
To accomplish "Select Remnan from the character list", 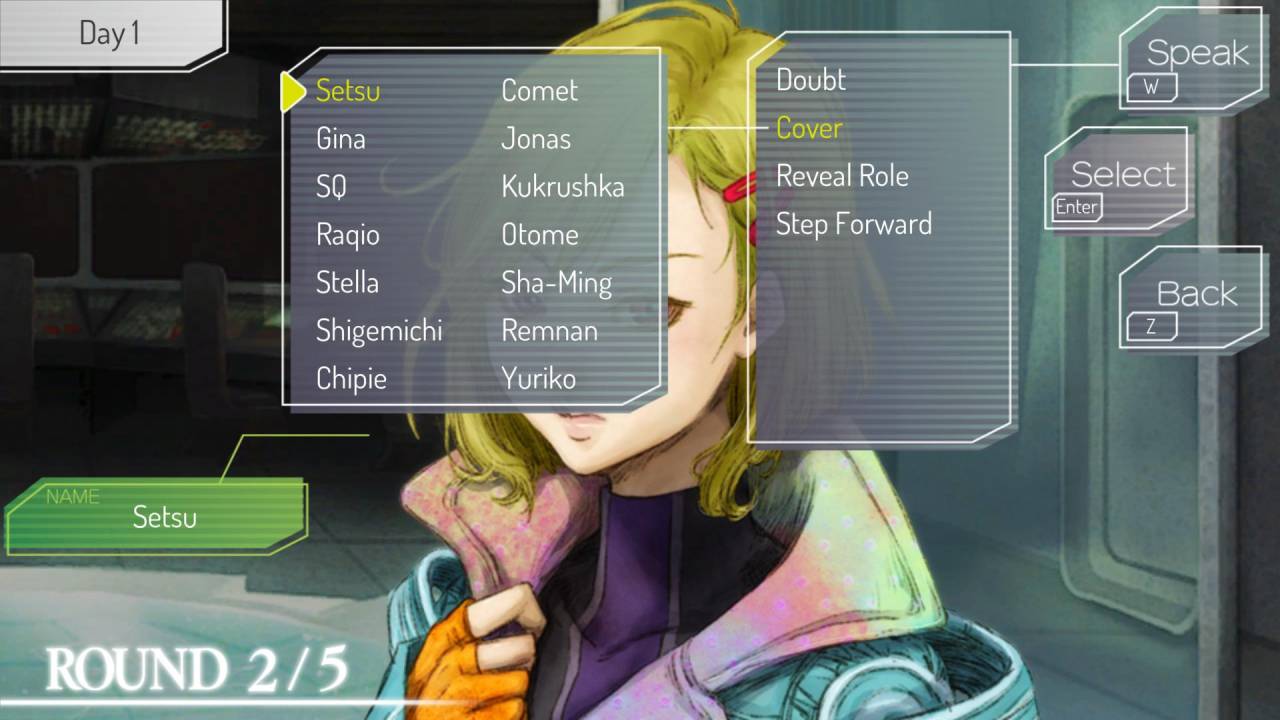I will 549,331.
